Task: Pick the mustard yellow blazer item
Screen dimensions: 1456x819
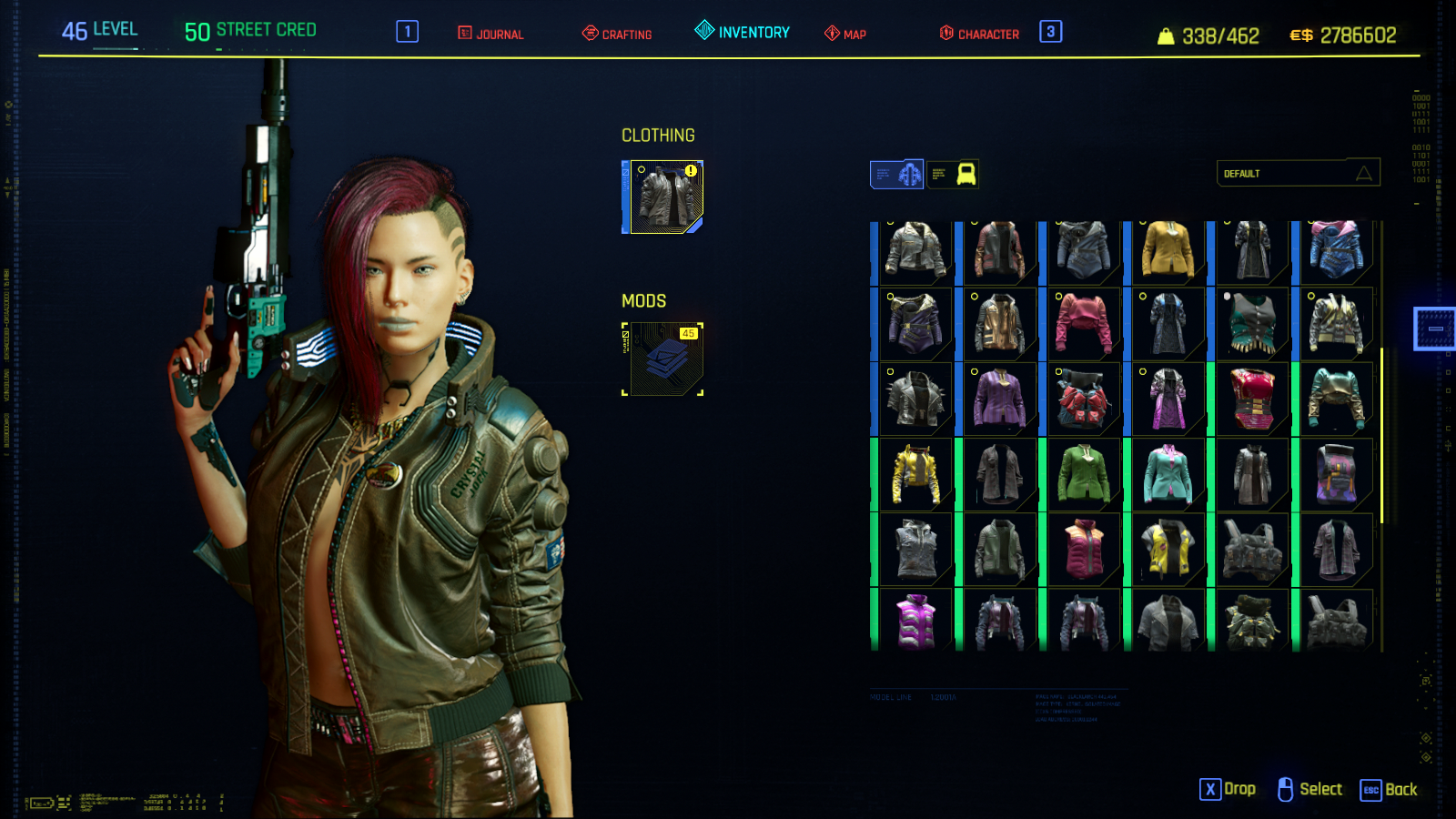Action: click(1168, 249)
